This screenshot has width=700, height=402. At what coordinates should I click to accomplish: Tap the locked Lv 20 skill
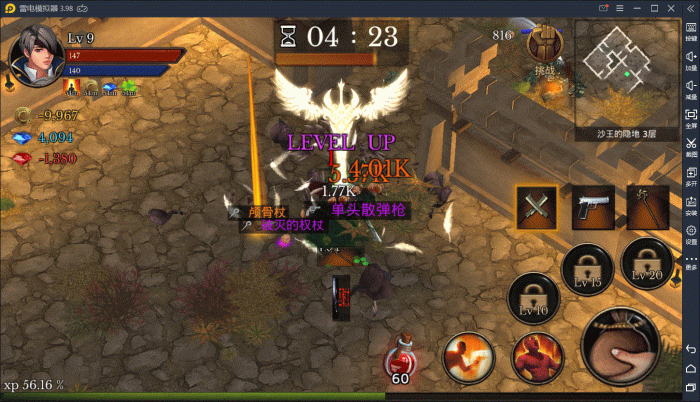646,262
